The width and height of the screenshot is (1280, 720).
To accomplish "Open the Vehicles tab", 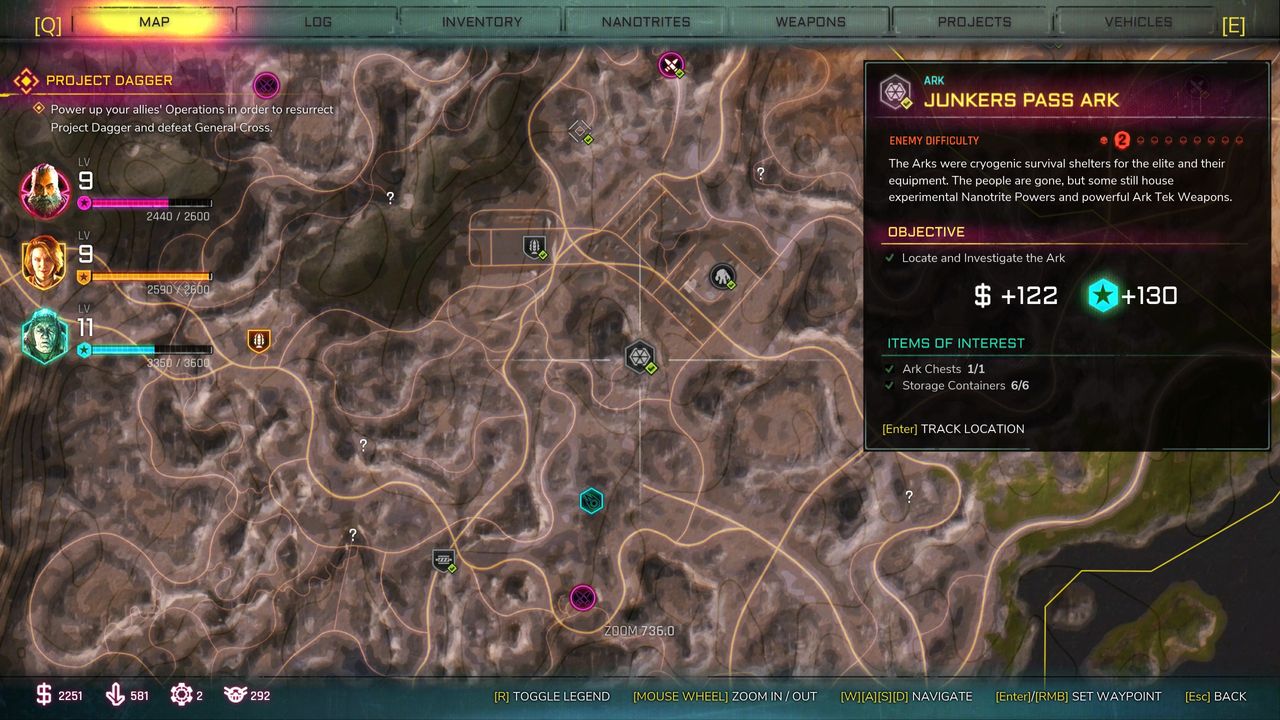I will coord(1138,21).
